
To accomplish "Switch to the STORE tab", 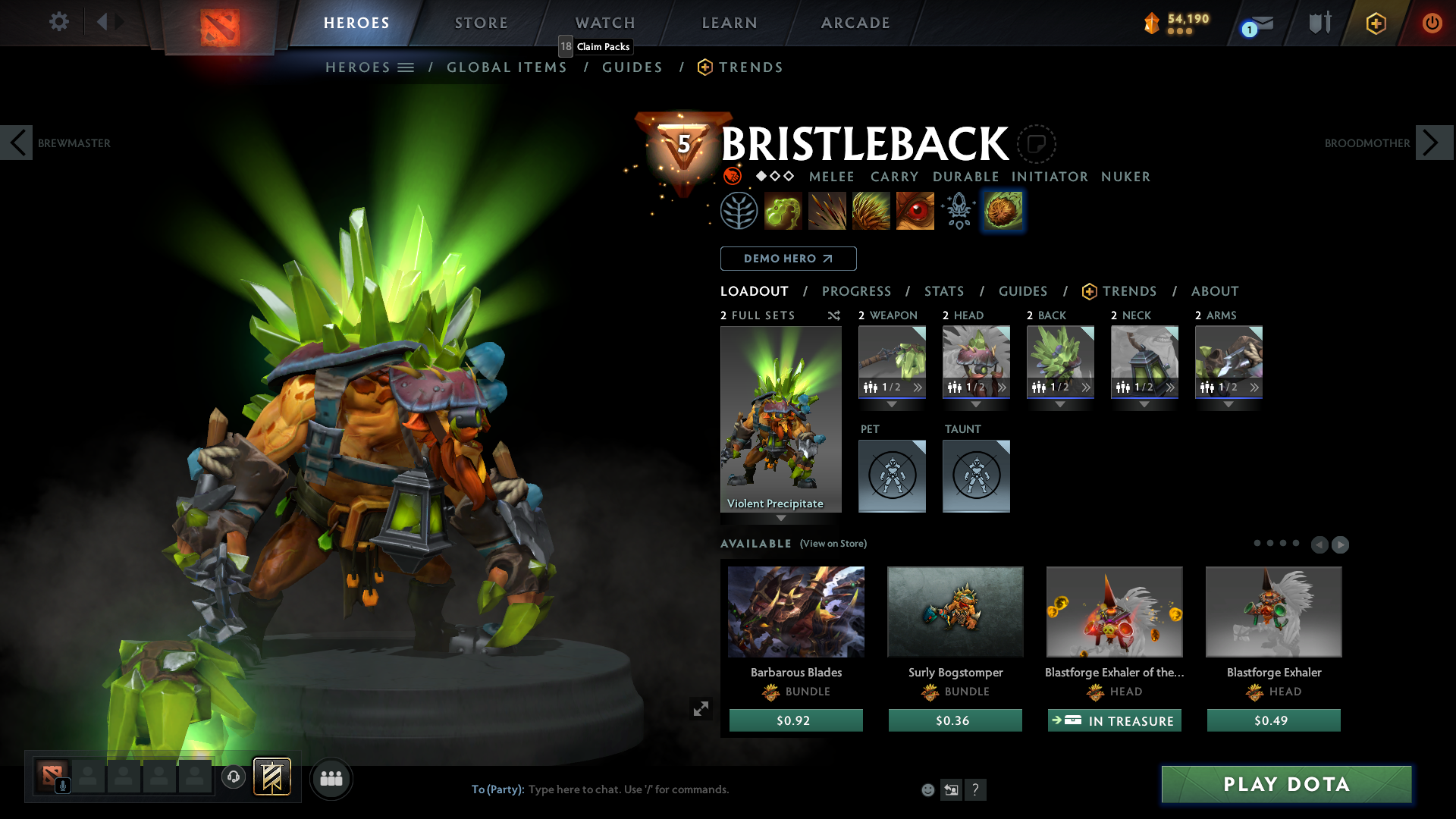I will (x=481, y=23).
